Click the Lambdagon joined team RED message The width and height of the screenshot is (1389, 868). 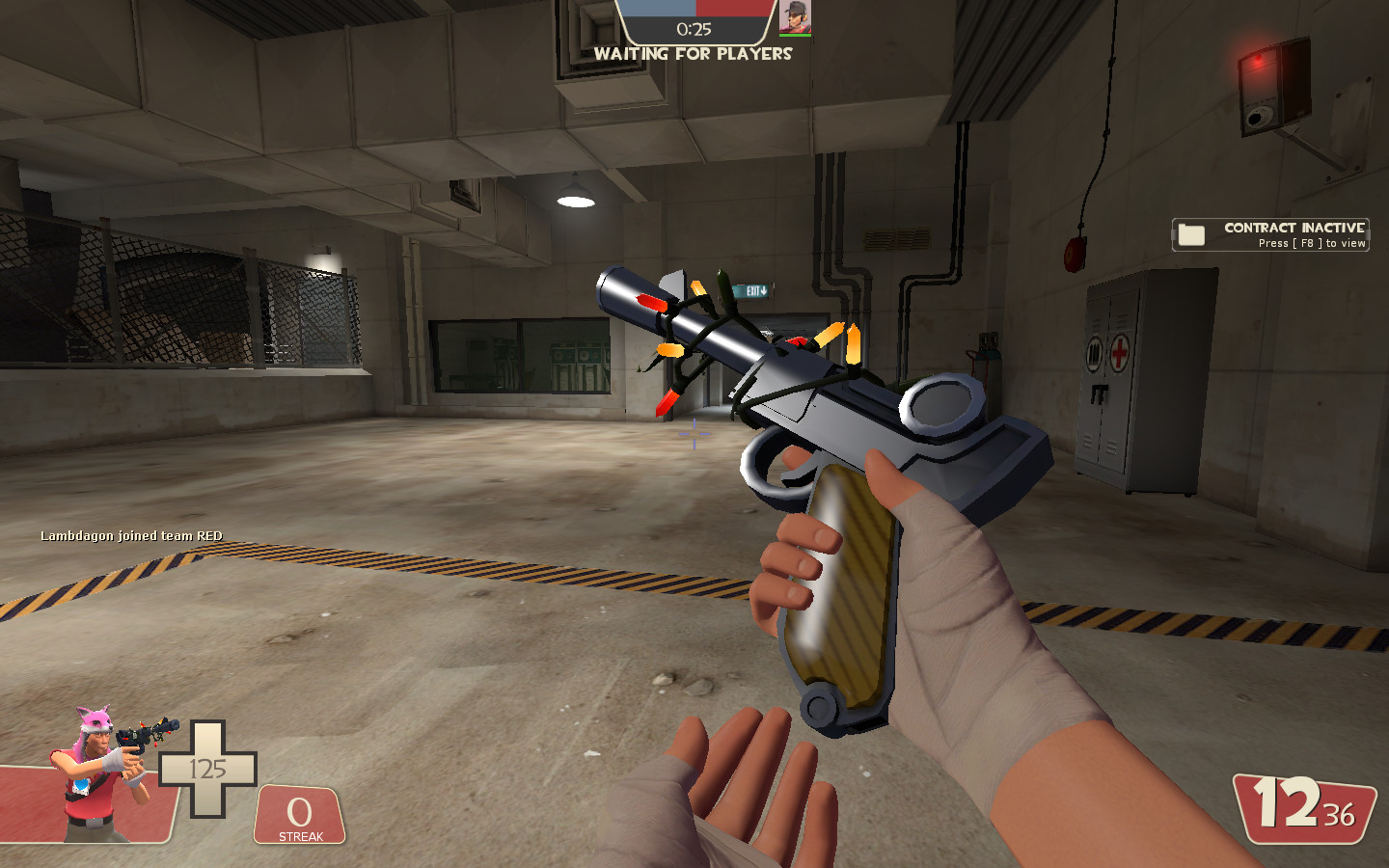[x=130, y=536]
